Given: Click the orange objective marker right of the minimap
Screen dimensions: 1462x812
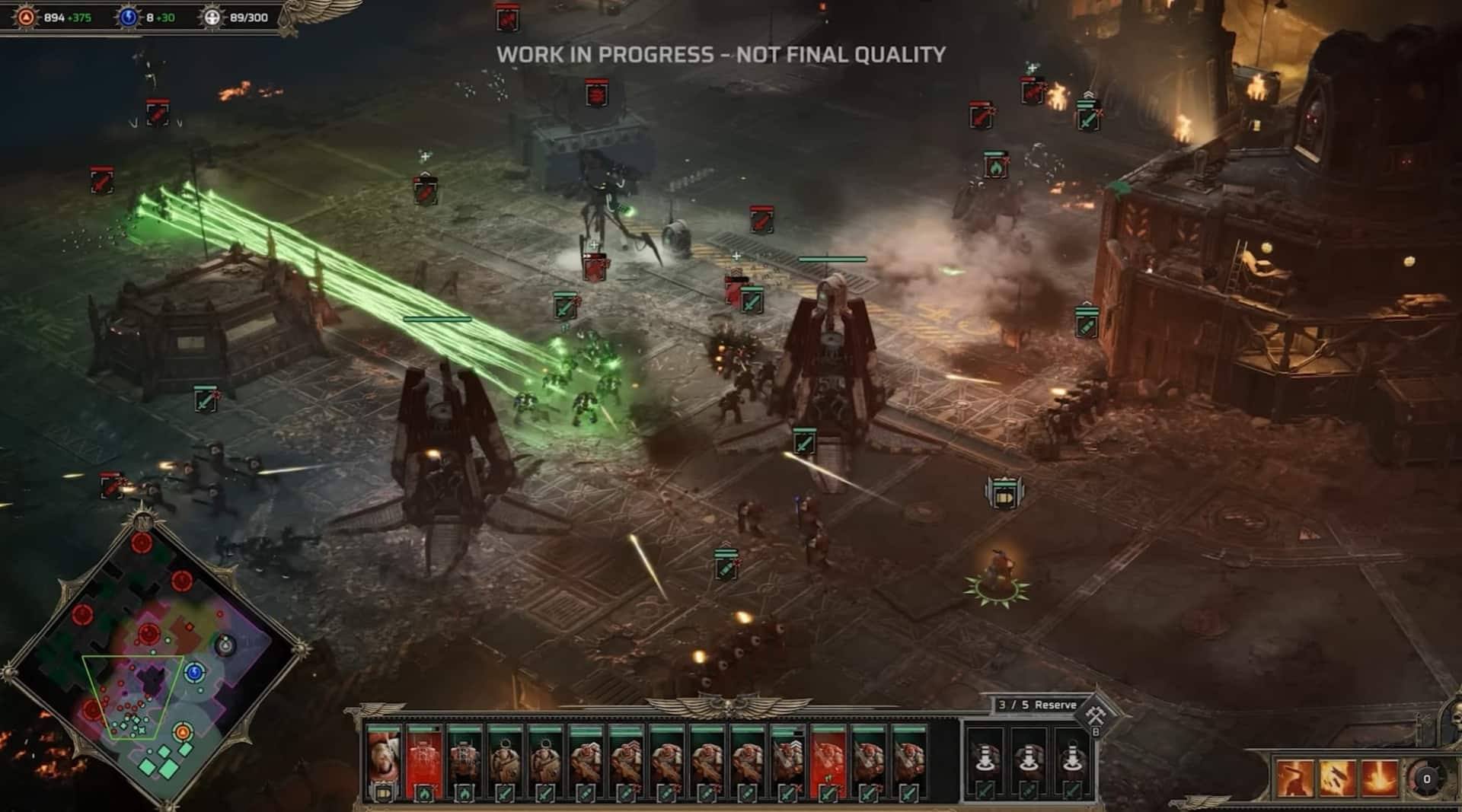Looking at the screenshot, I should 183,732.
